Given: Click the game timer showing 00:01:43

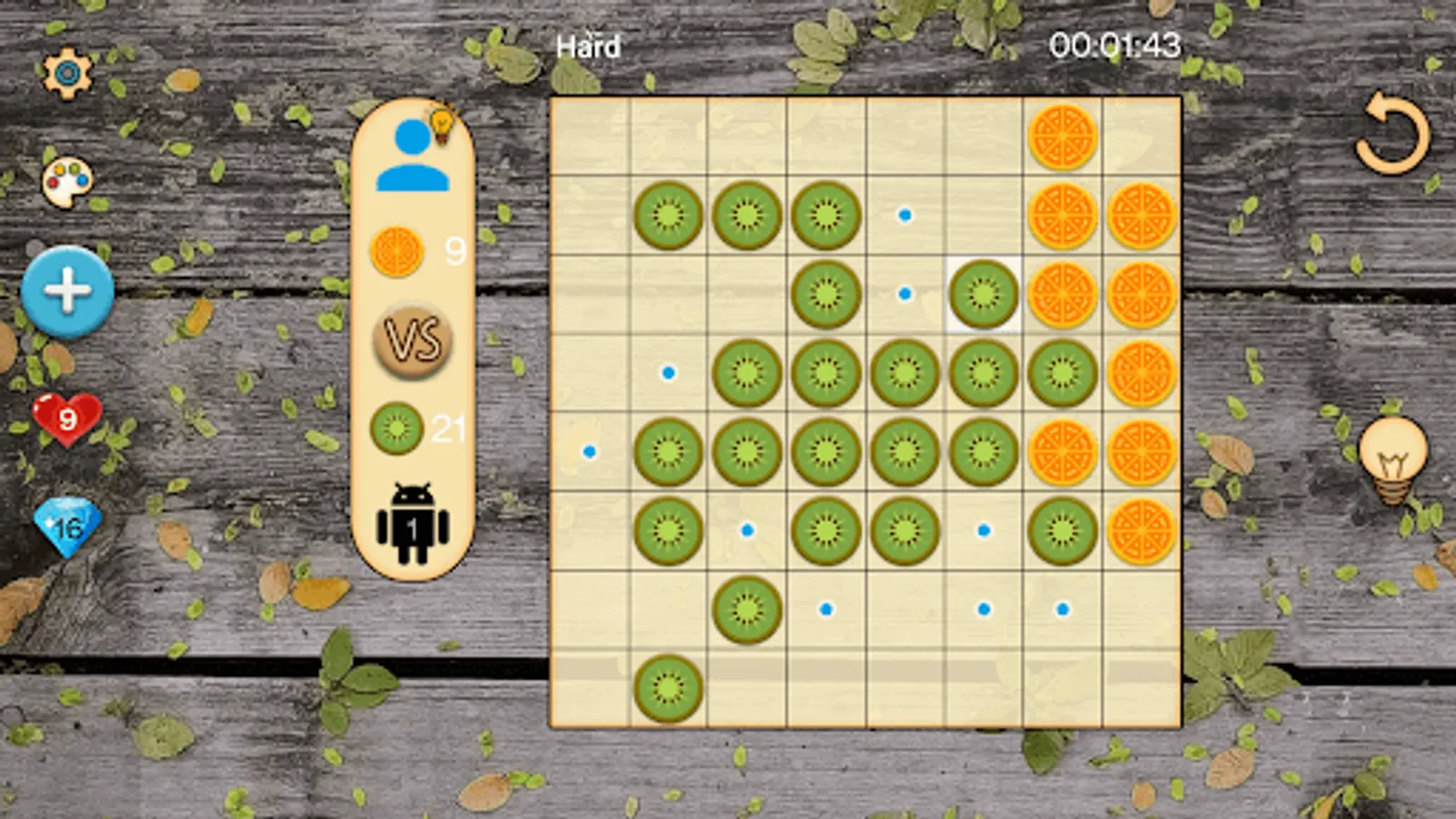Looking at the screenshot, I should (1117, 41).
